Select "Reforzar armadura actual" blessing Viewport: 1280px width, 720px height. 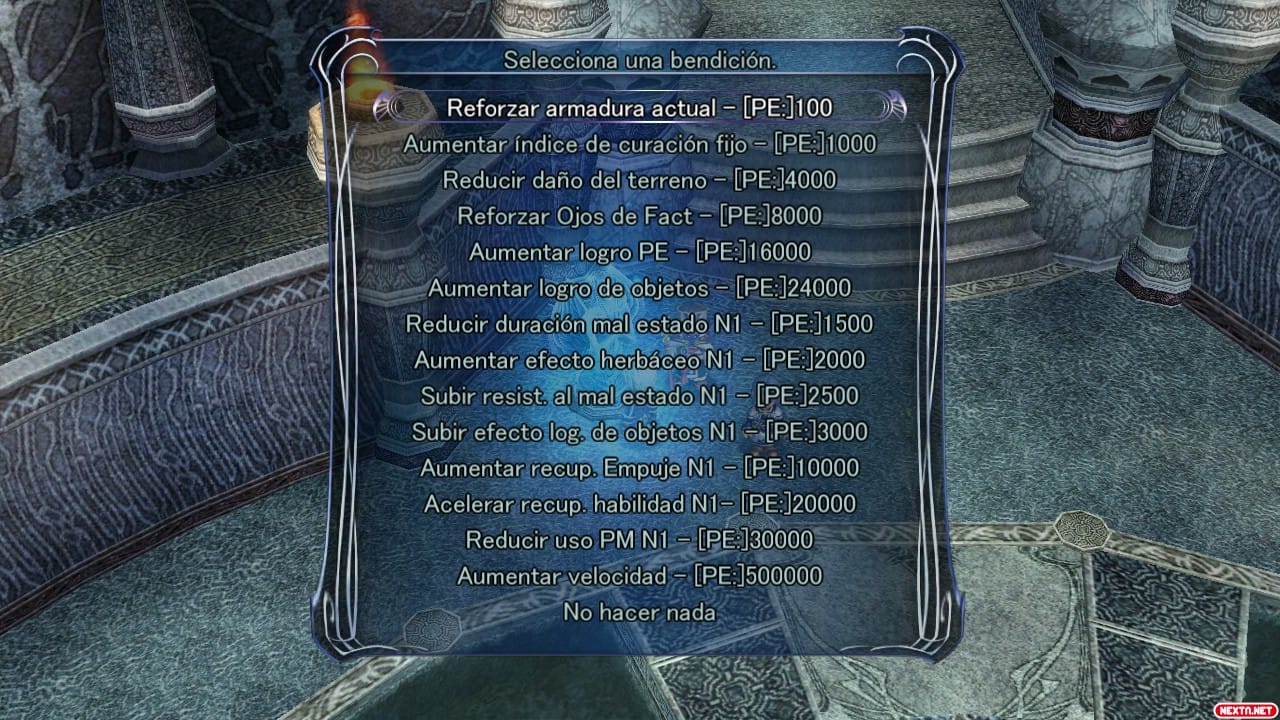coord(640,107)
